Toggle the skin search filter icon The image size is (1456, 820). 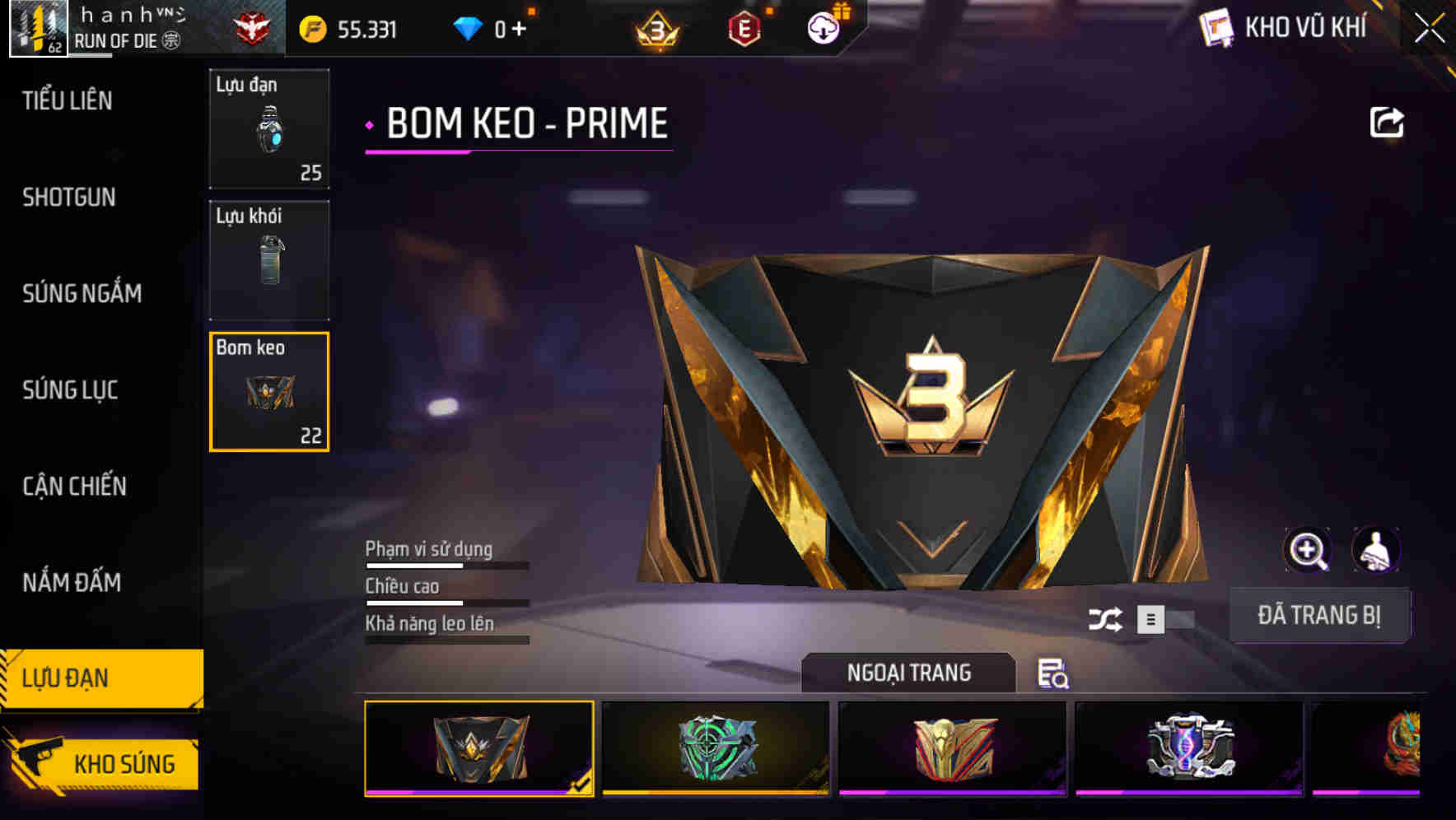click(x=1052, y=675)
